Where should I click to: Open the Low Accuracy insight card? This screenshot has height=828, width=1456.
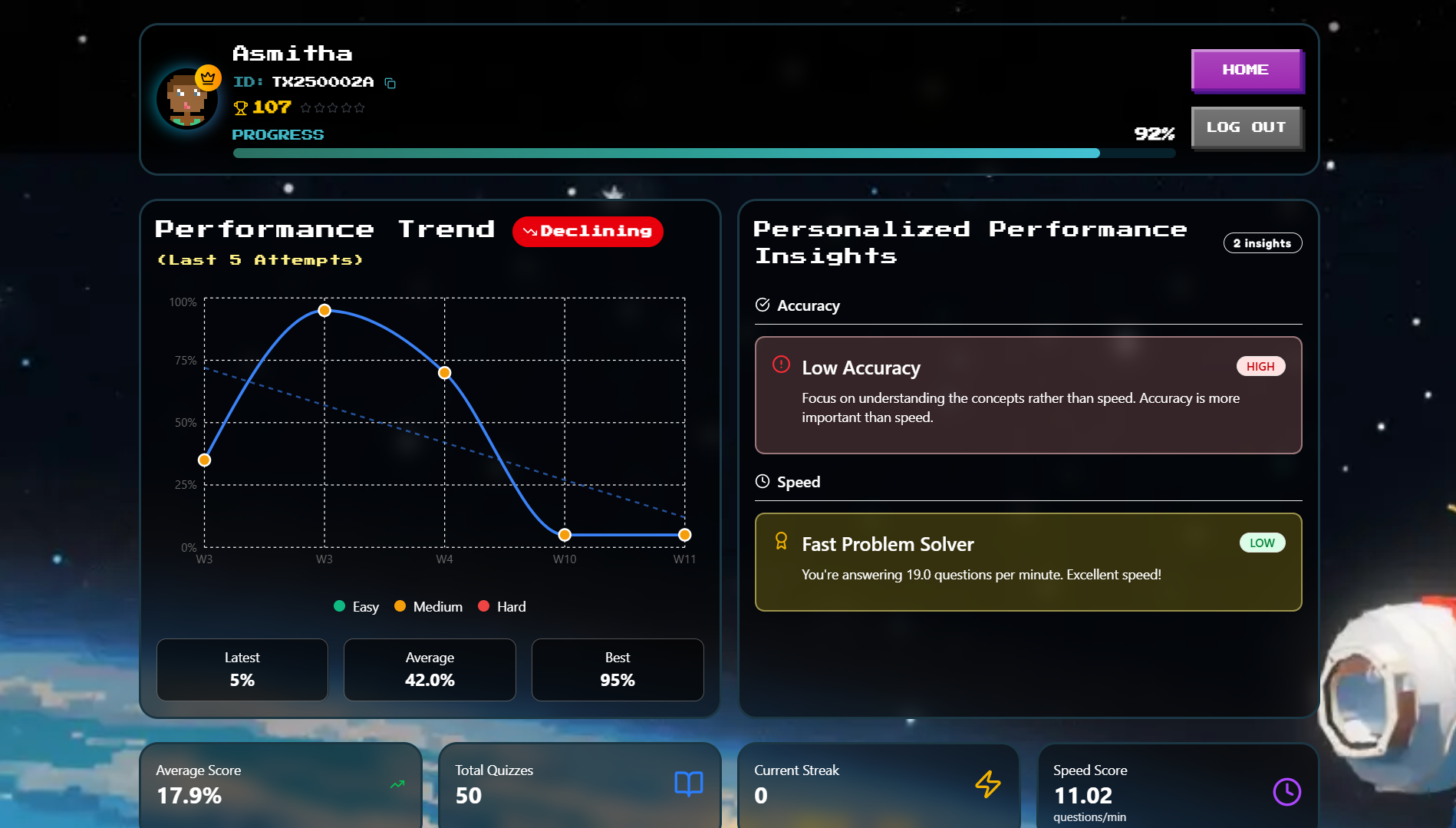tap(1028, 395)
